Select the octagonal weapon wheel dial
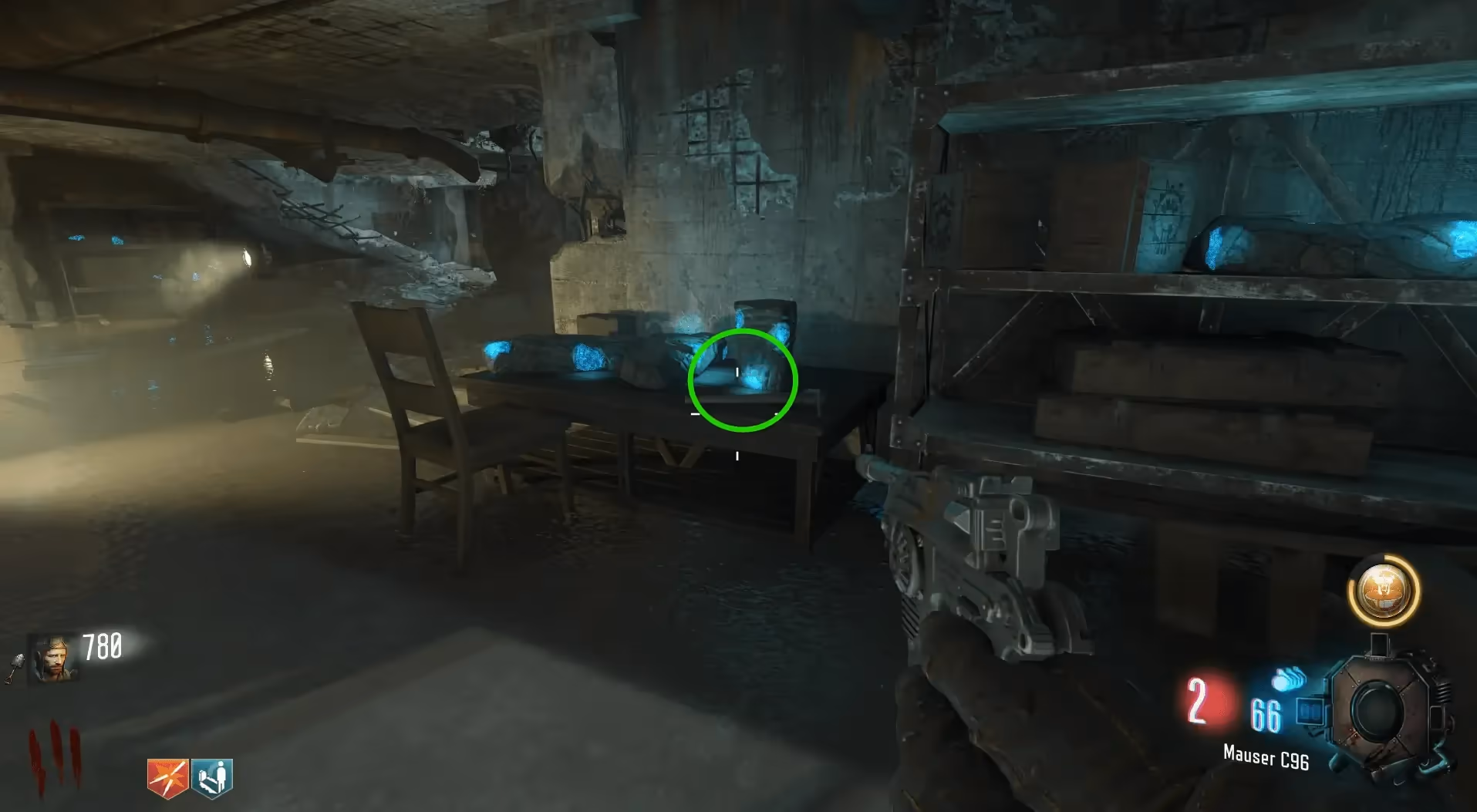This screenshot has width=1477, height=812. [1380, 710]
